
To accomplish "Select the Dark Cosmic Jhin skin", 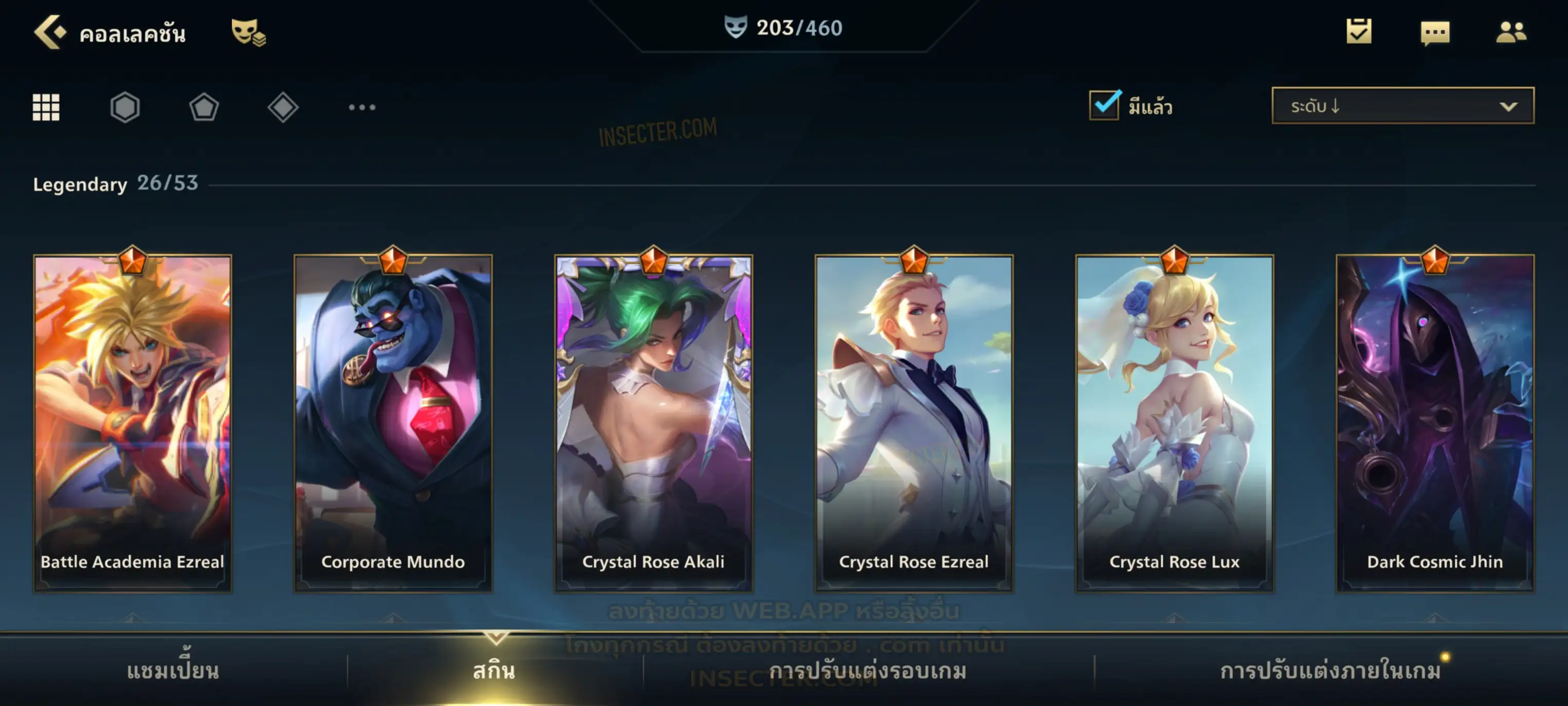I will point(1435,423).
